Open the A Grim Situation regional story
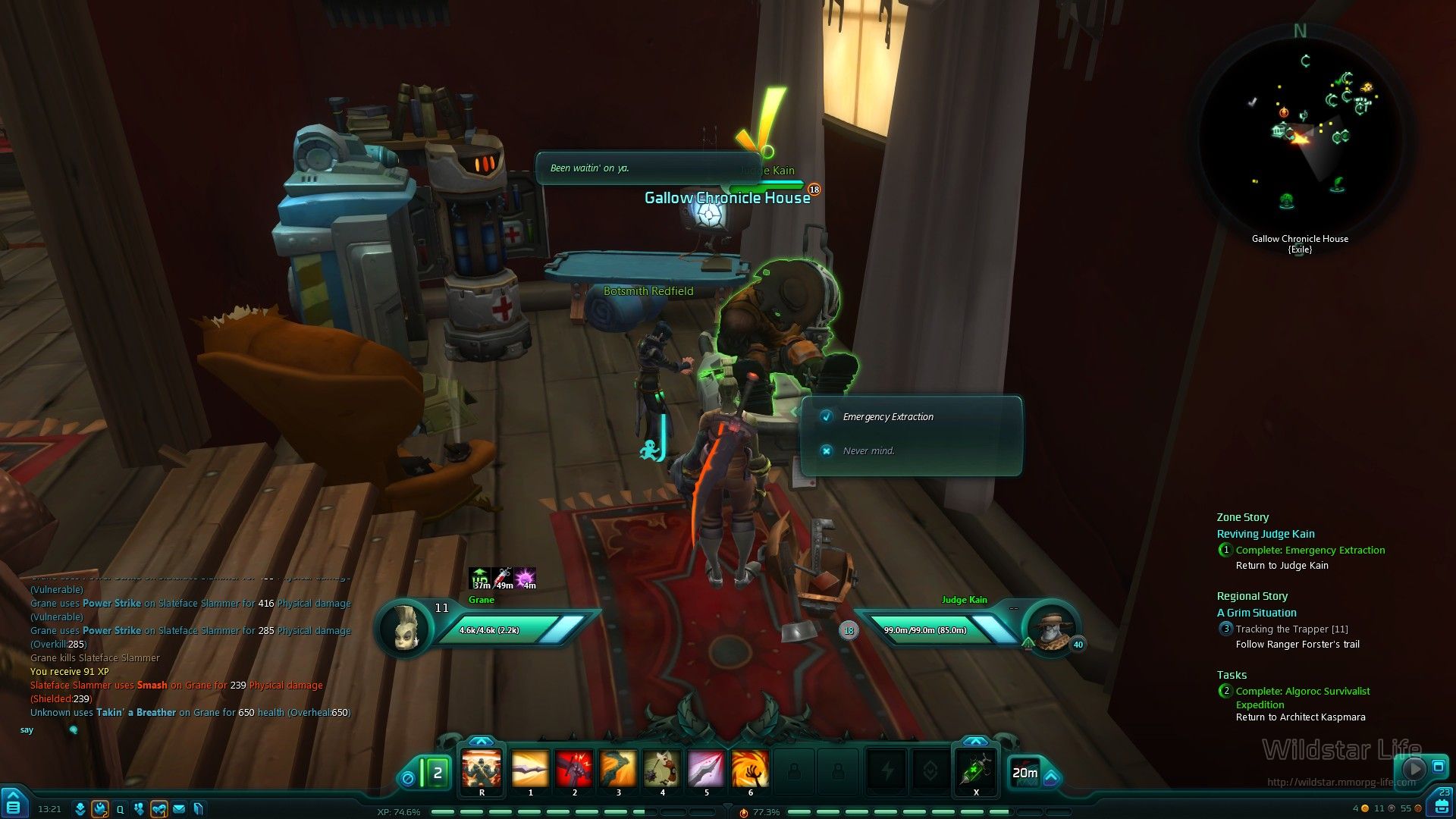Viewport: 1456px width, 819px height. coord(1257,613)
